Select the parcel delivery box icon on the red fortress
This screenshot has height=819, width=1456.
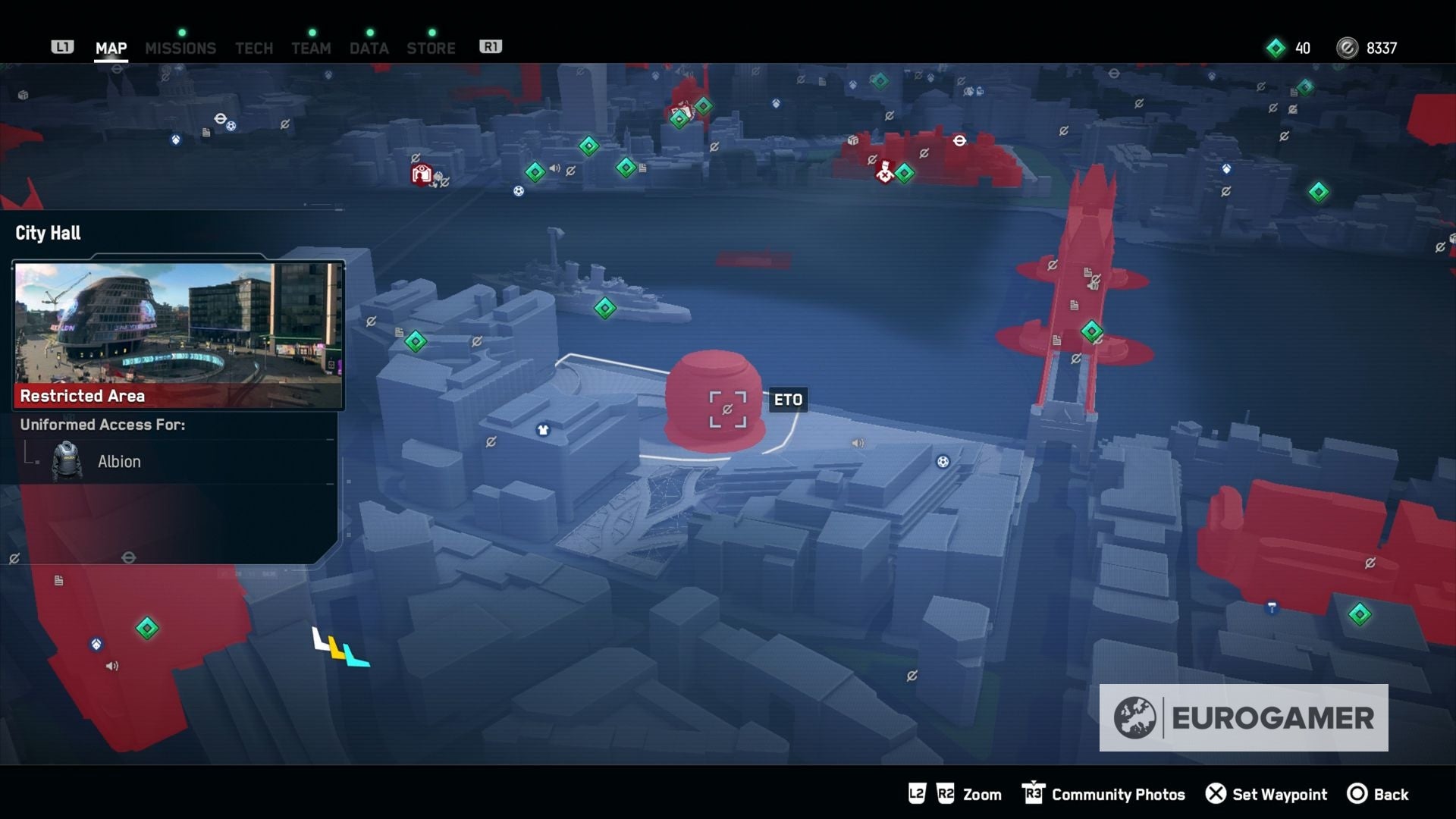(x=852, y=140)
